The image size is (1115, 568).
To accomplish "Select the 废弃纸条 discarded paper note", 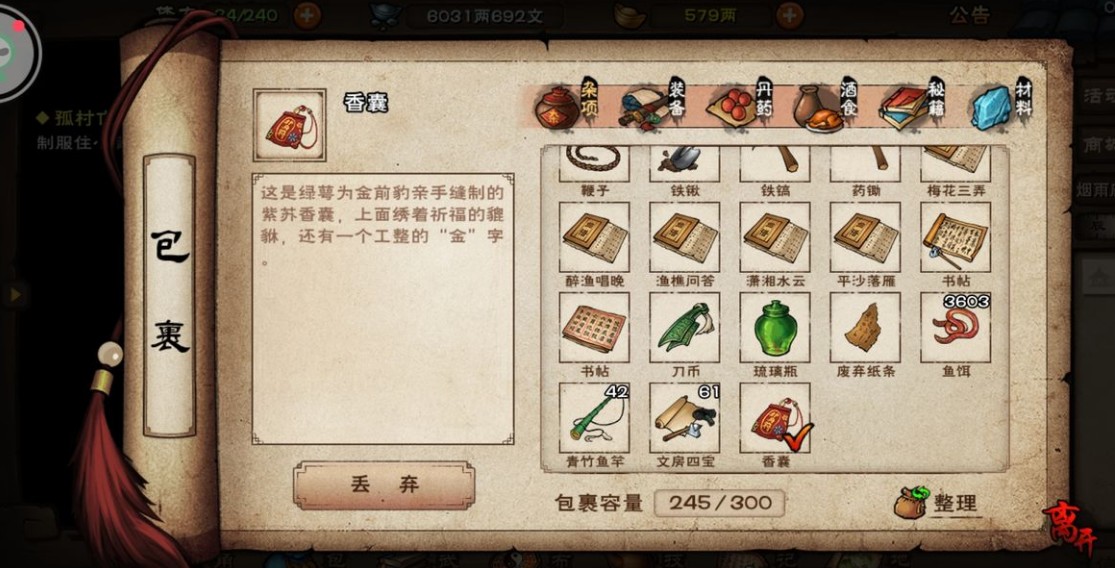I will 865,328.
